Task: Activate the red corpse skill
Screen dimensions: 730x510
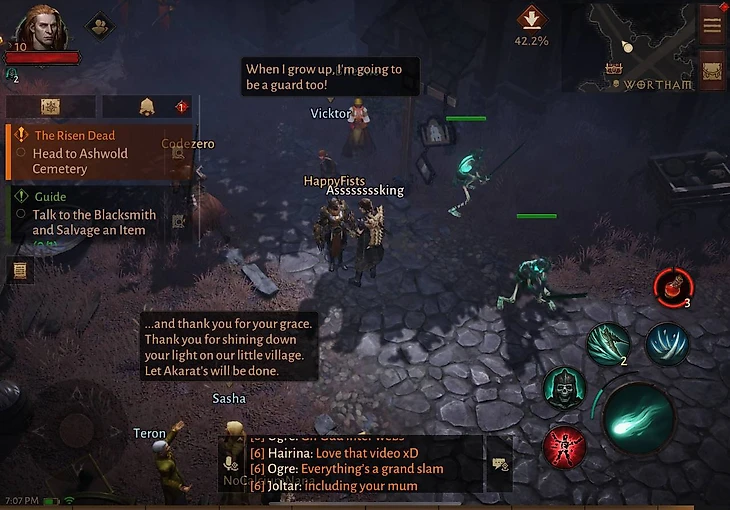Action: (564, 447)
